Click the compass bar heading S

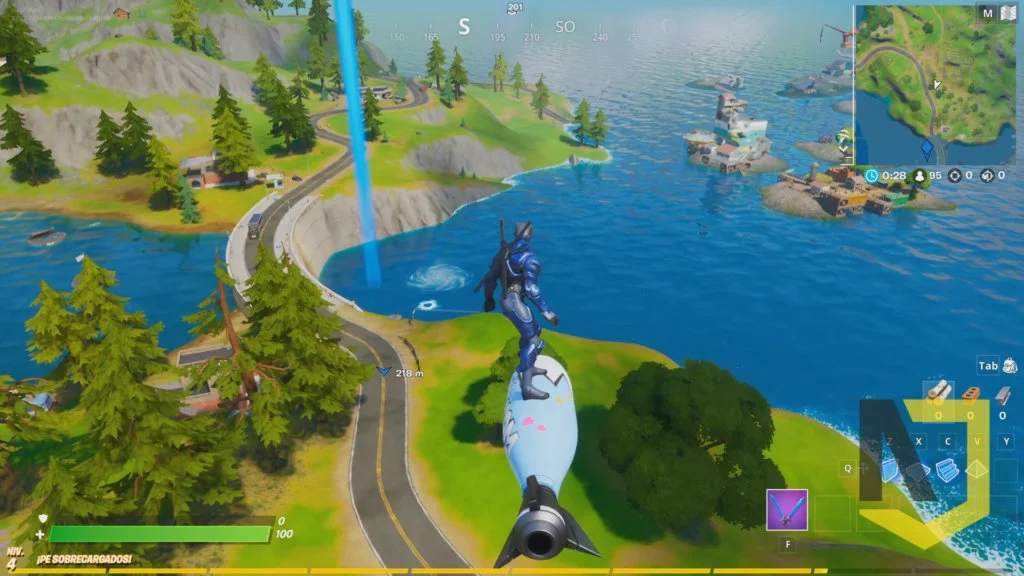pyautogui.click(x=463, y=27)
